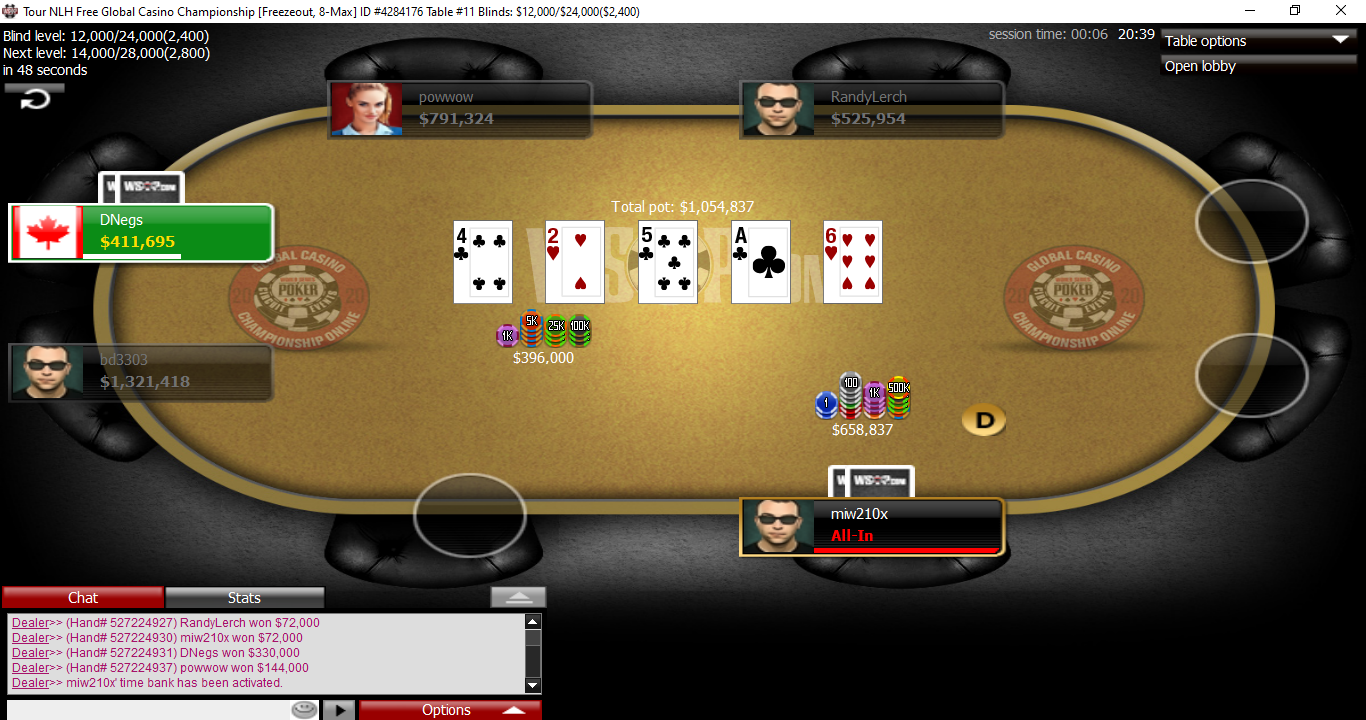Click powwow's player avatar
The width and height of the screenshot is (1366, 720).
point(366,108)
